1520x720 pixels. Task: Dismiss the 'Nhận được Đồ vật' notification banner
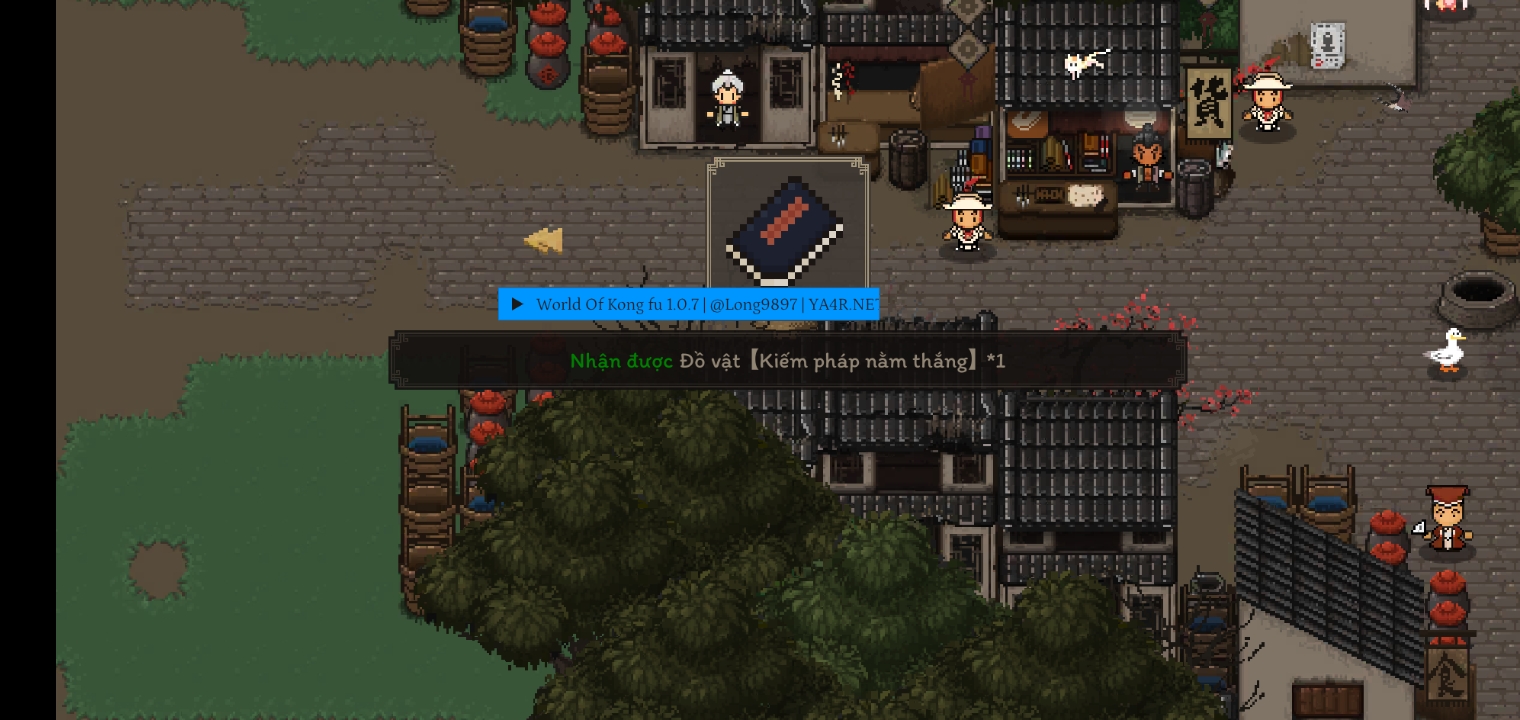pyautogui.click(x=788, y=360)
